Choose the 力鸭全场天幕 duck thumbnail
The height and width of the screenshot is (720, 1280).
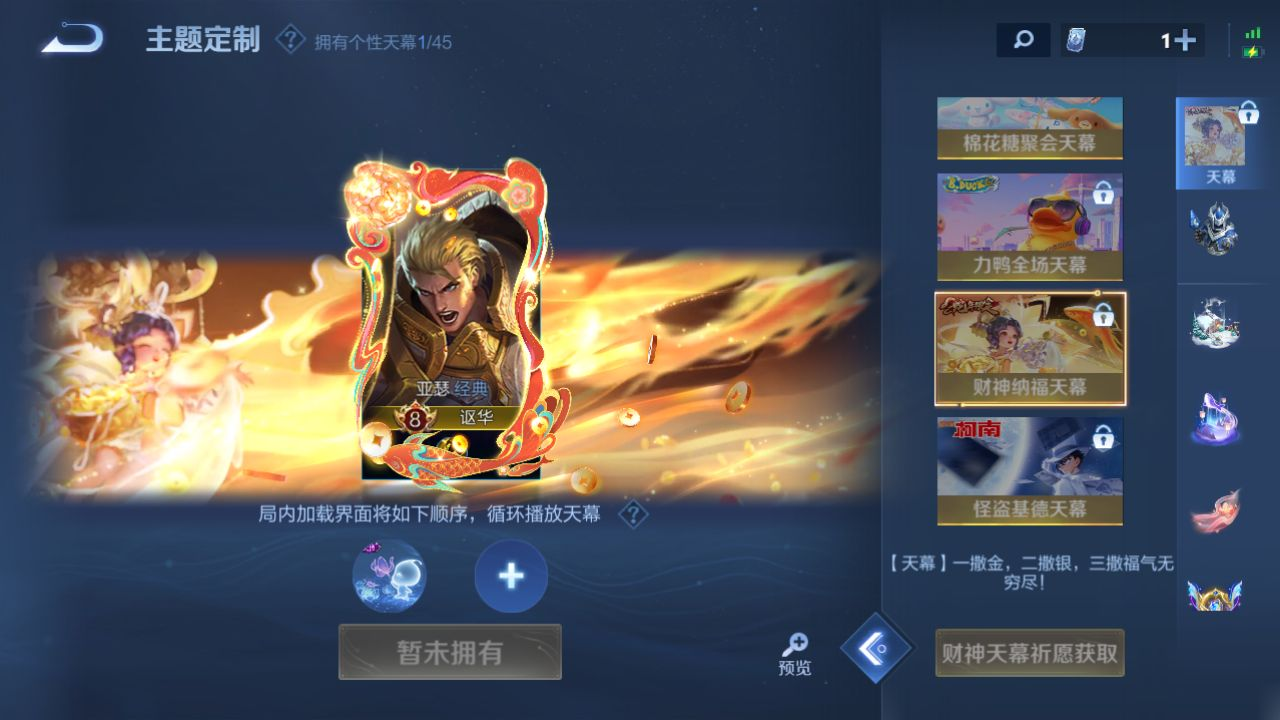point(1029,227)
